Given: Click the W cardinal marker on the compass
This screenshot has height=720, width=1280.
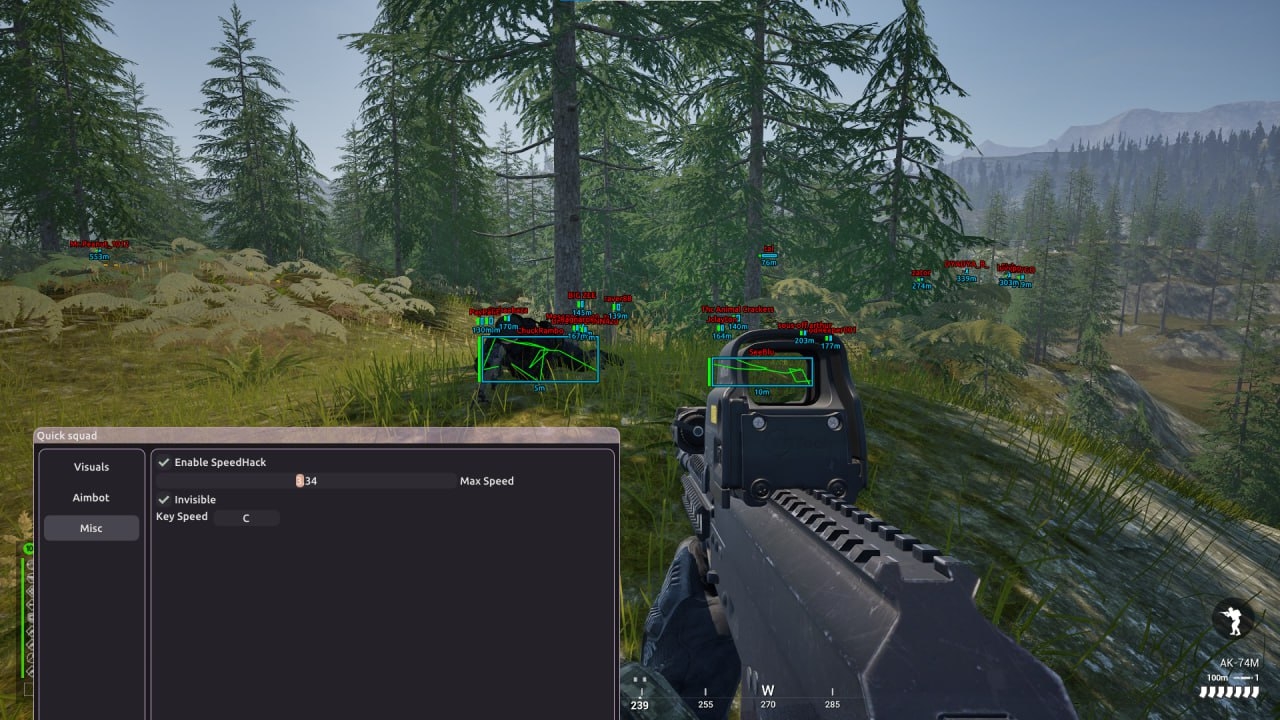Looking at the screenshot, I should 766,690.
